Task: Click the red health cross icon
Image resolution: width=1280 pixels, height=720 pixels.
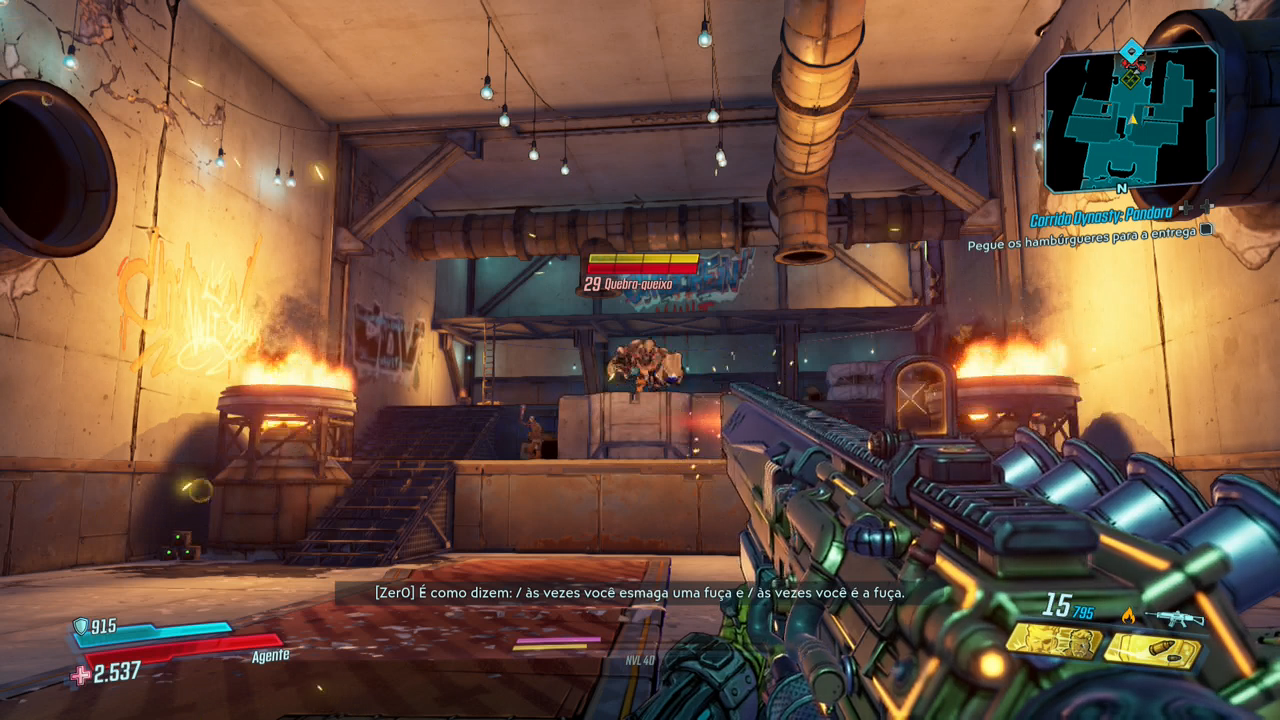Action: [81, 675]
